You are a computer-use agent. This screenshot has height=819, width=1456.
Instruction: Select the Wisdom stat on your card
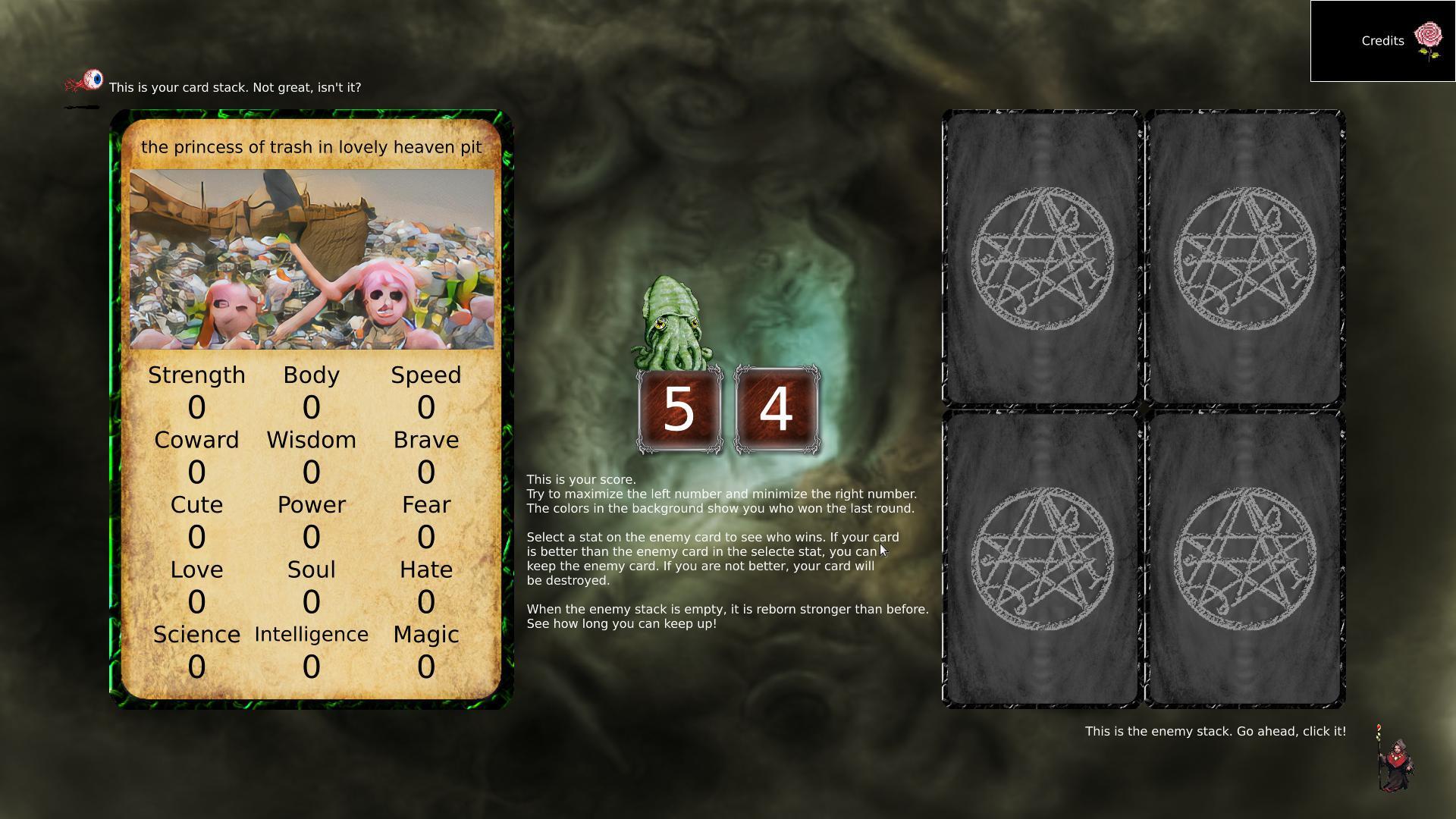(x=312, y=439)
